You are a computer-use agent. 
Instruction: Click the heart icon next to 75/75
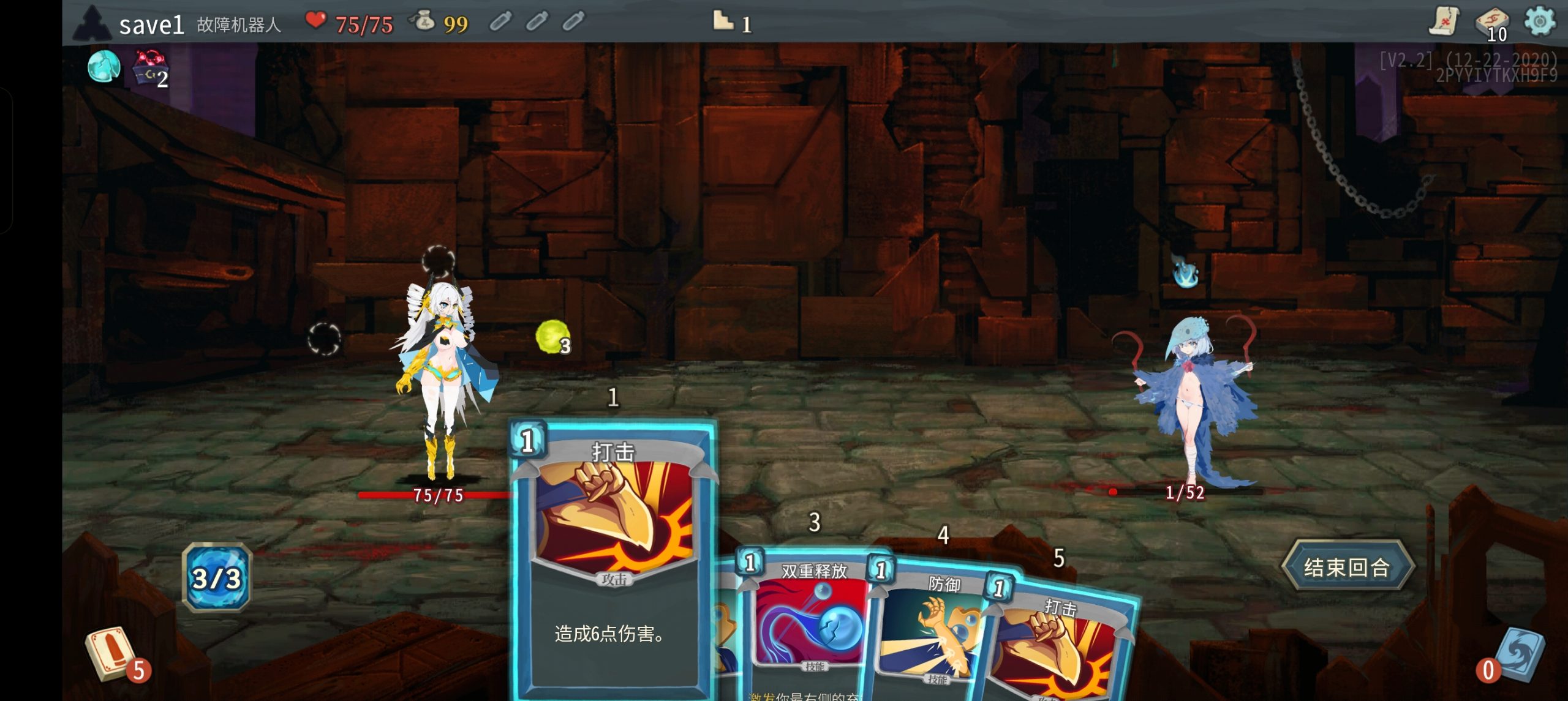pos(316,20)
